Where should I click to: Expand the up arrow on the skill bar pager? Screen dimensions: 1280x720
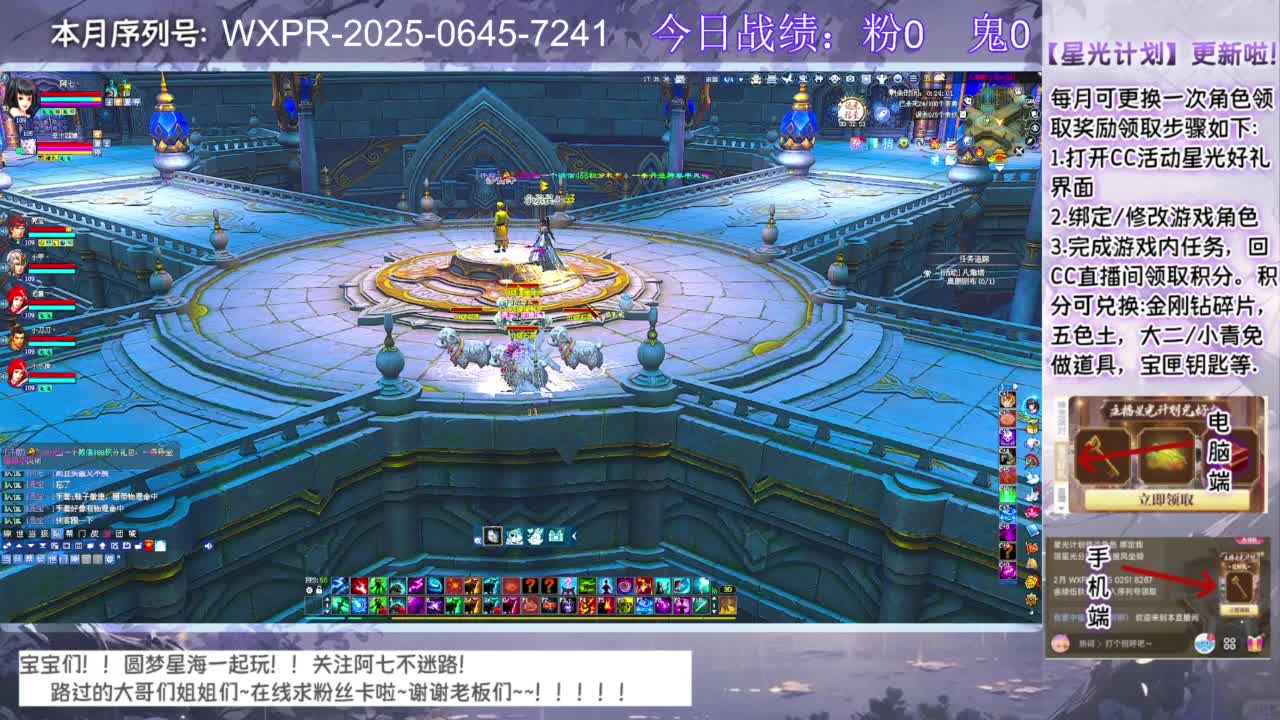327,599
